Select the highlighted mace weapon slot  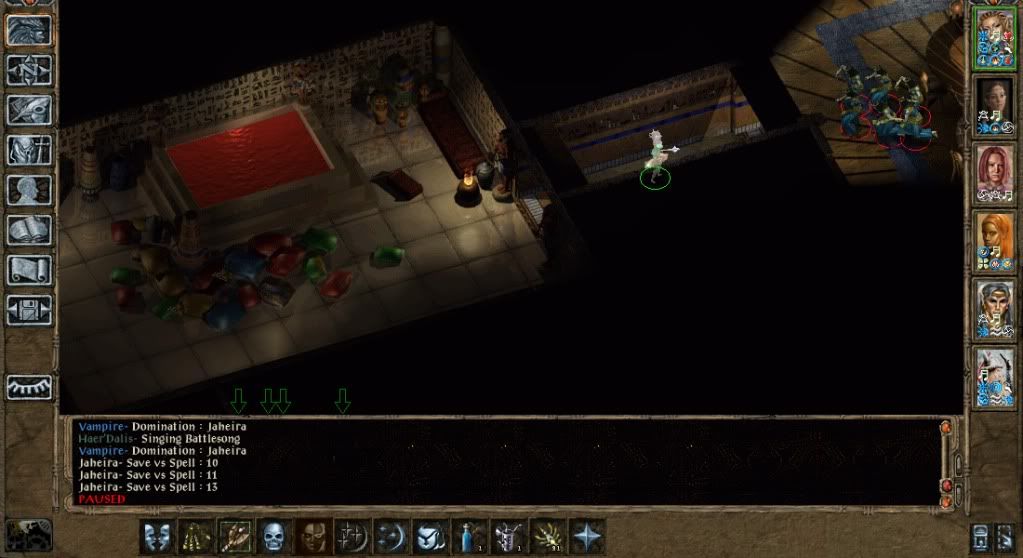(235, 535)
